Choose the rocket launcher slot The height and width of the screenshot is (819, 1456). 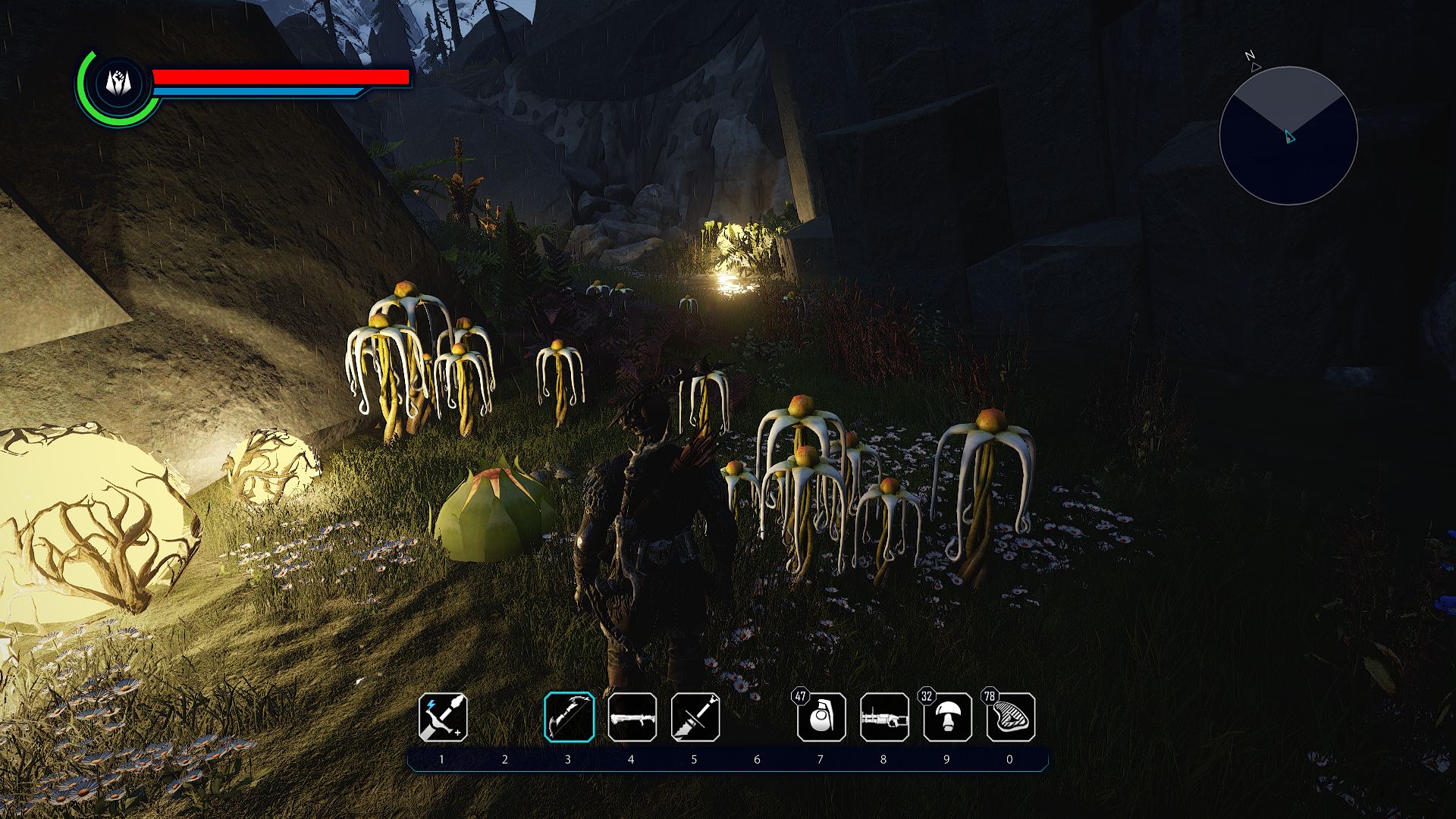point(632,717)
